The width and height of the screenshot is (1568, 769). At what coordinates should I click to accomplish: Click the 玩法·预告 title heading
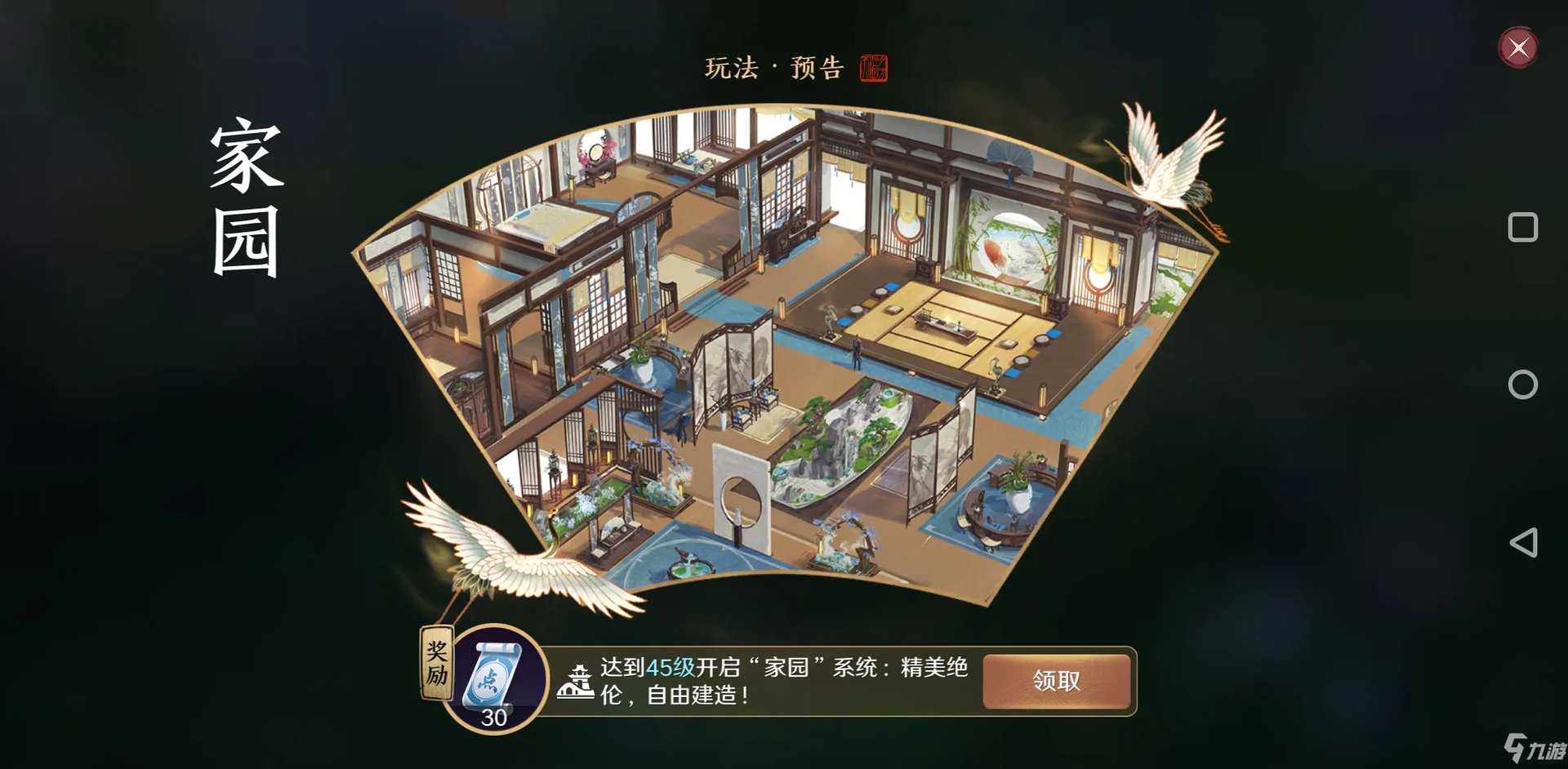pyautogui.click(x=777, y=69)
